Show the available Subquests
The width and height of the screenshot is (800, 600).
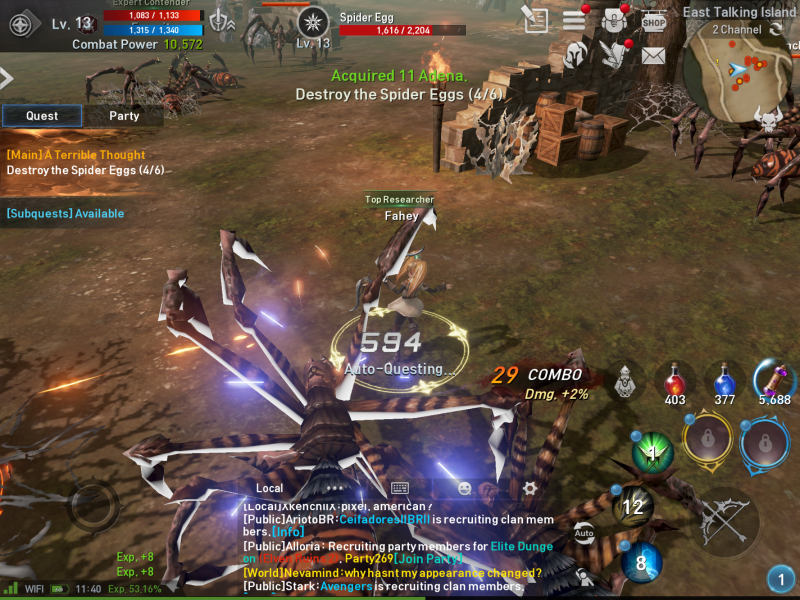pos(65,213)
